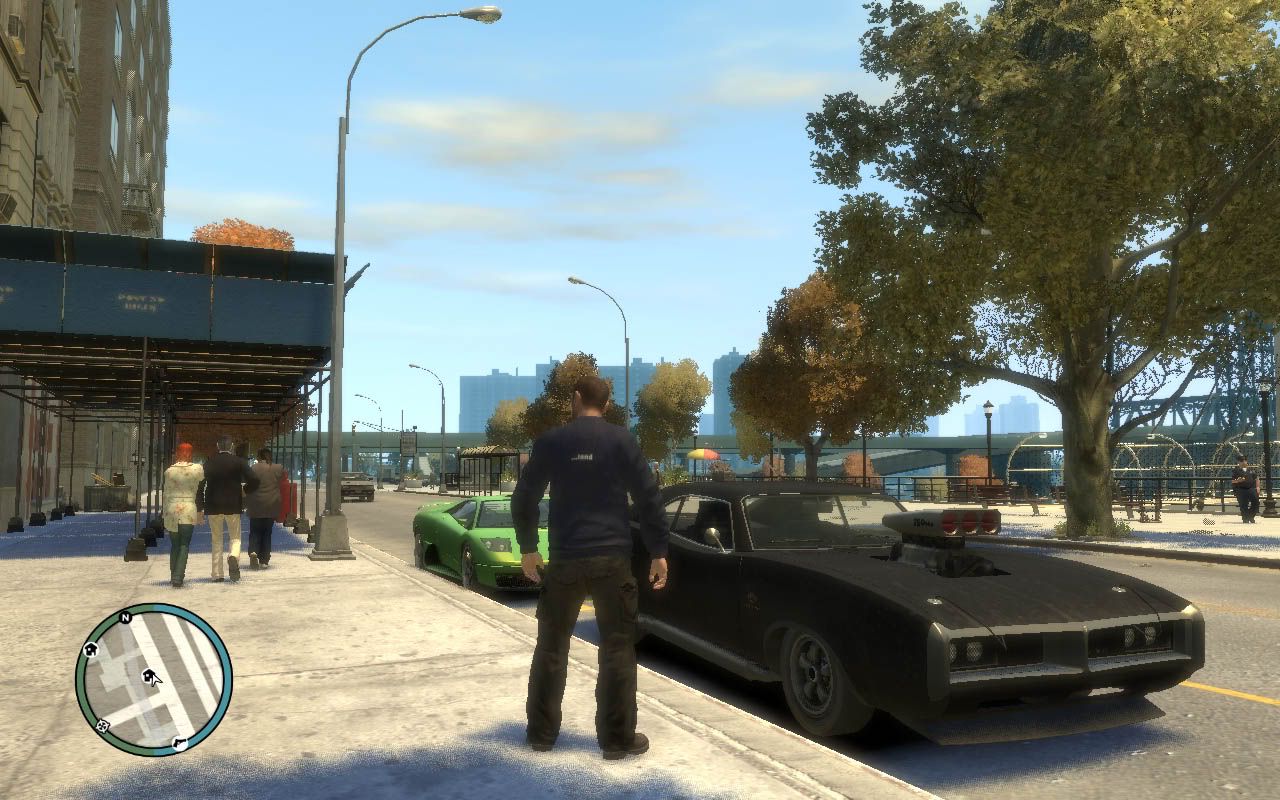Select the north N compass marker
The image size is (1280, 800).
click(x=126, y=618)
